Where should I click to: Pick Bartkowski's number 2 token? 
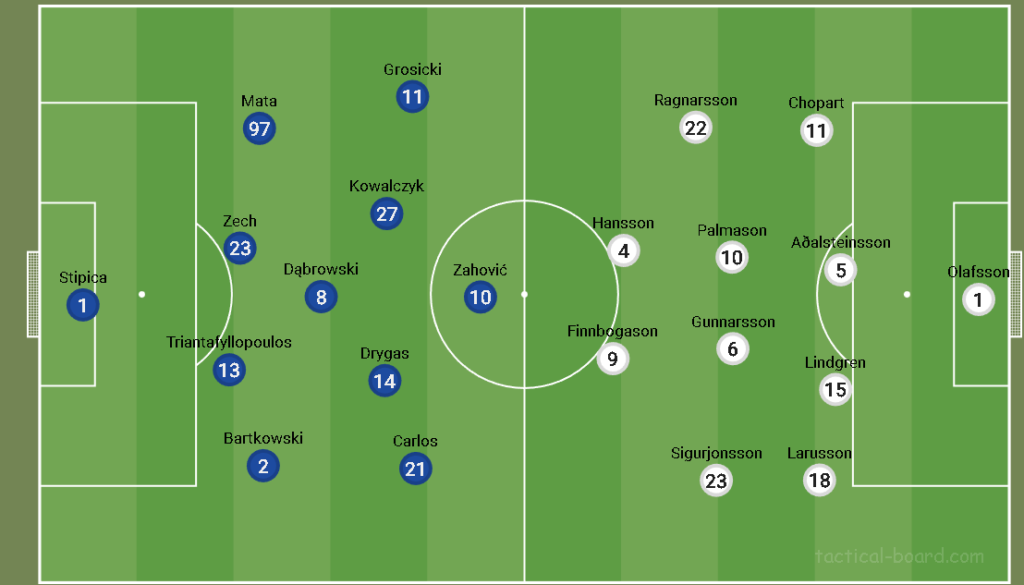(x=263, y=465)
